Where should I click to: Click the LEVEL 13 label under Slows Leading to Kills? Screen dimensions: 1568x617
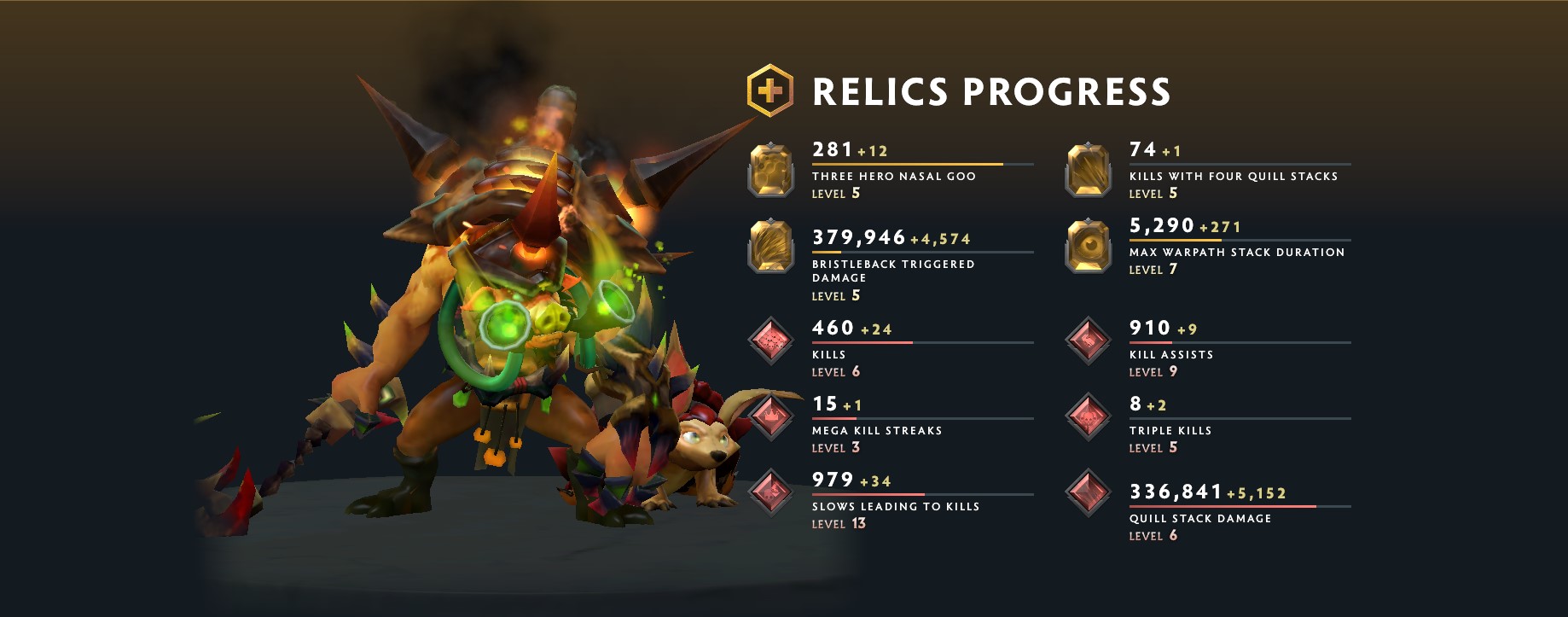click(838, 524)
